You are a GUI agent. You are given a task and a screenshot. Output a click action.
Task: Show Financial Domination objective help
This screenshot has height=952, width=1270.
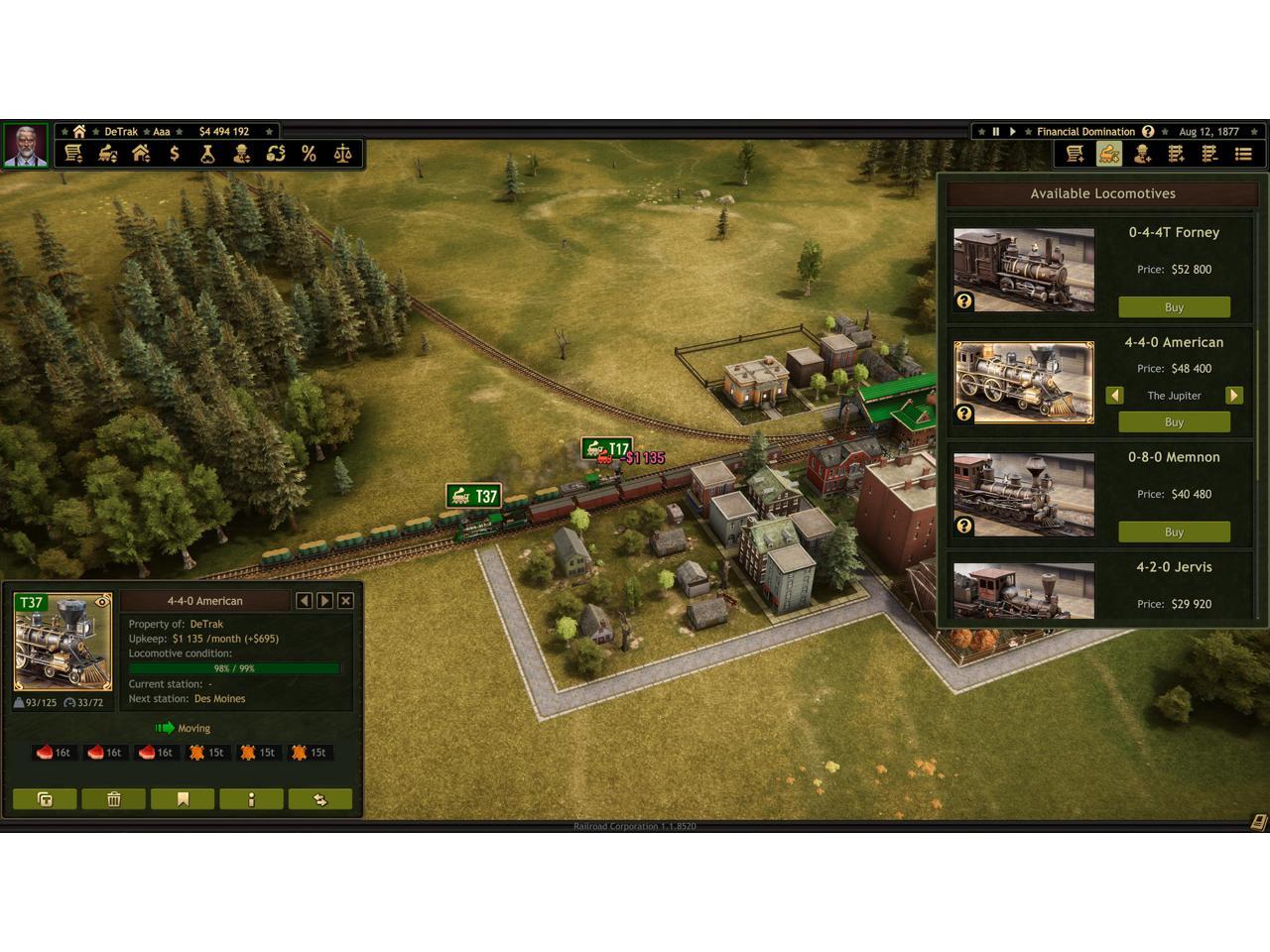click(x=1148, y=131)
